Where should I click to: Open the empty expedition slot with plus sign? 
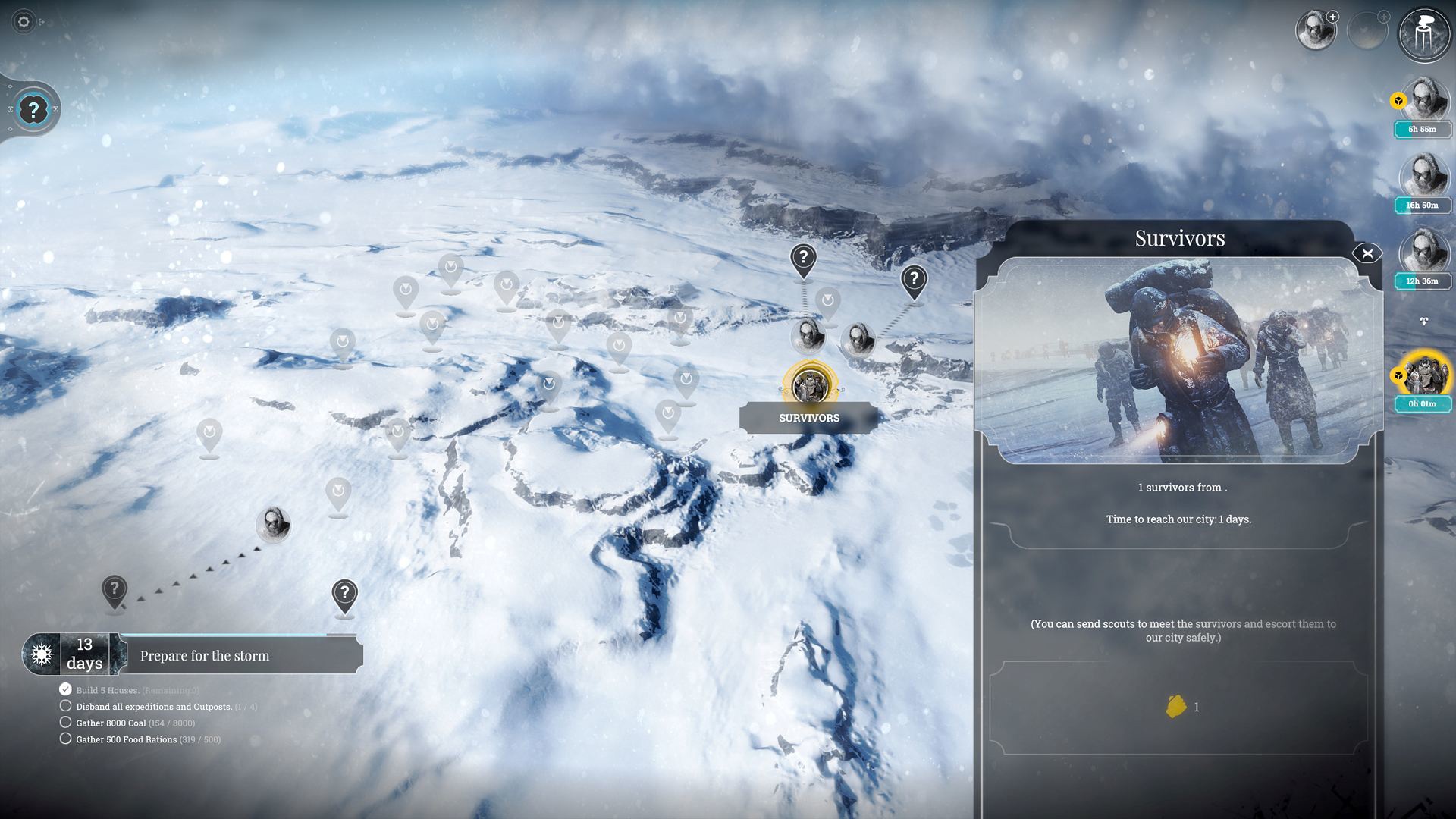(x=1369, y=31)
